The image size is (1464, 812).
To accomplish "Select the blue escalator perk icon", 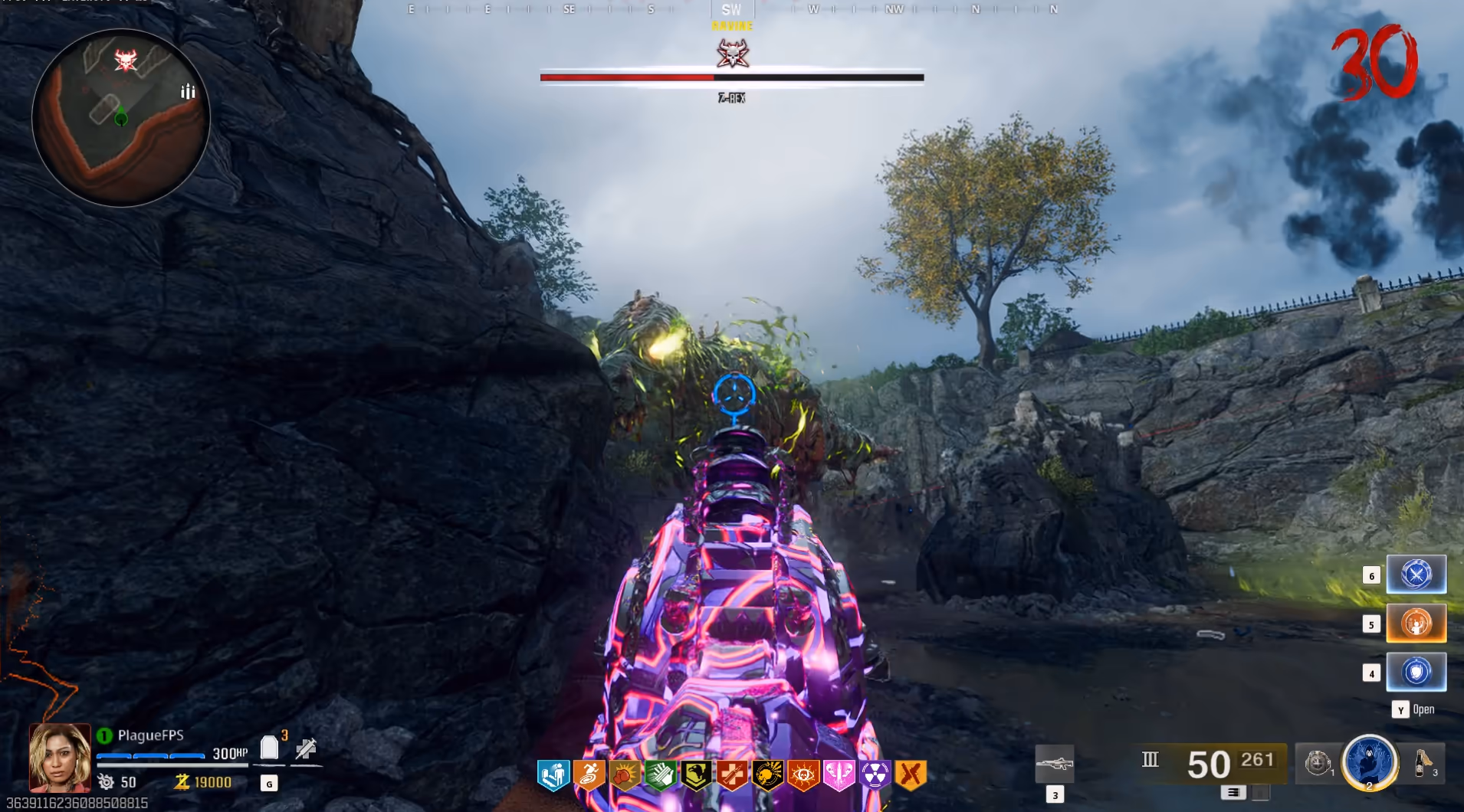I will coord(553,775).
